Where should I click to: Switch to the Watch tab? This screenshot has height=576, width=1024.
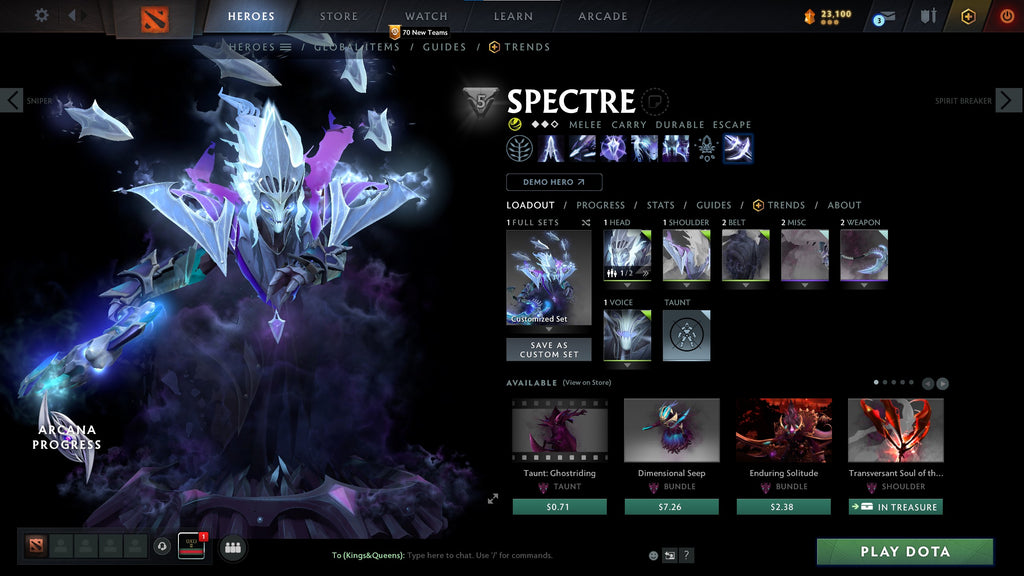426,16
